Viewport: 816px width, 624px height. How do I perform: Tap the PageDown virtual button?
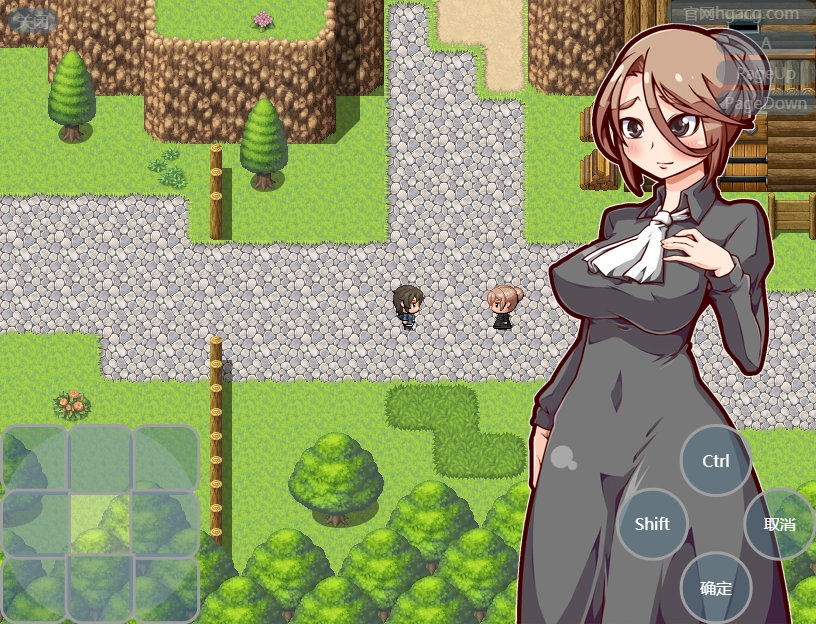[x=766, y=103]
